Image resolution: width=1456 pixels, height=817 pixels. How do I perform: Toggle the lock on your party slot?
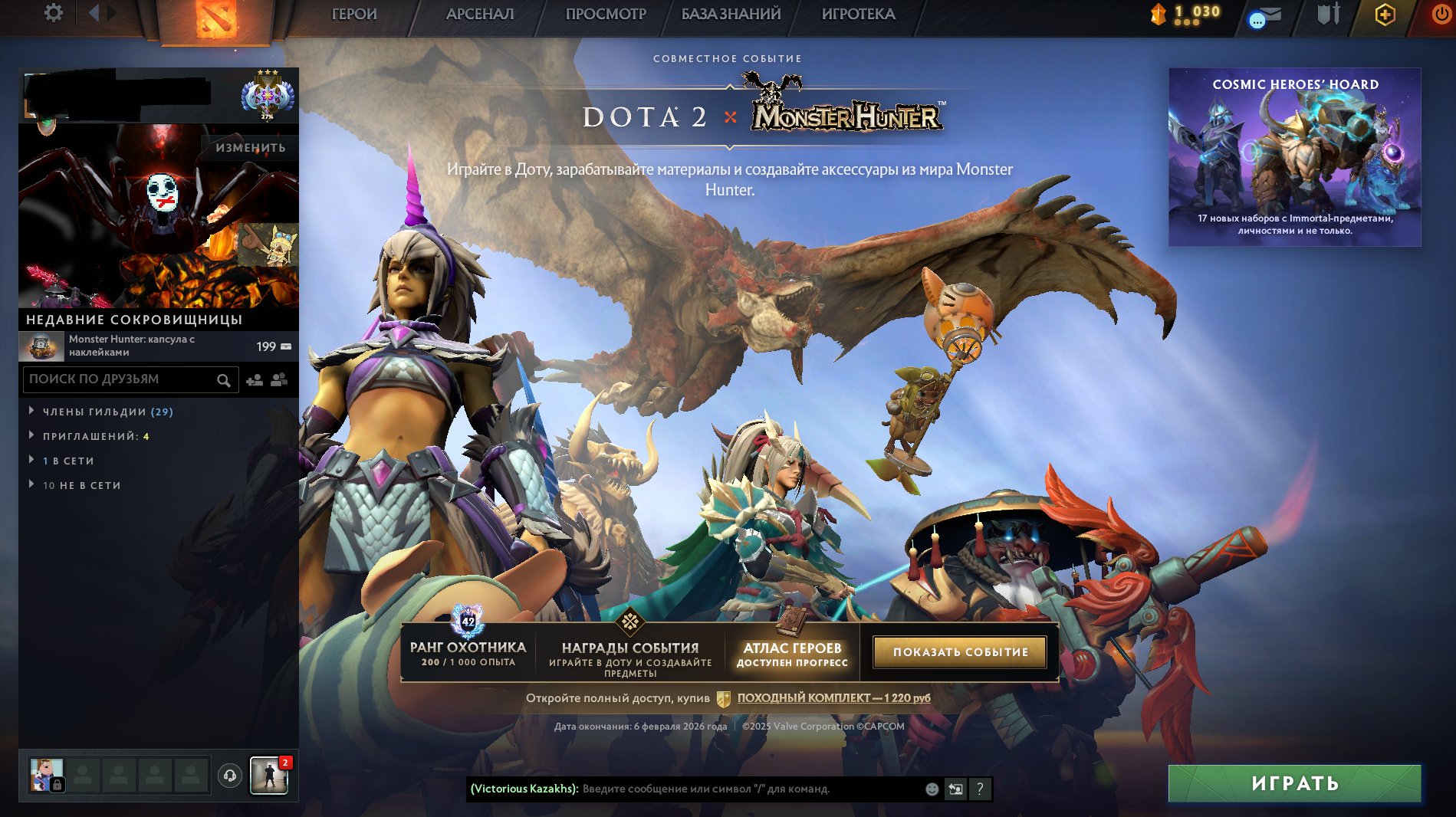58,784
